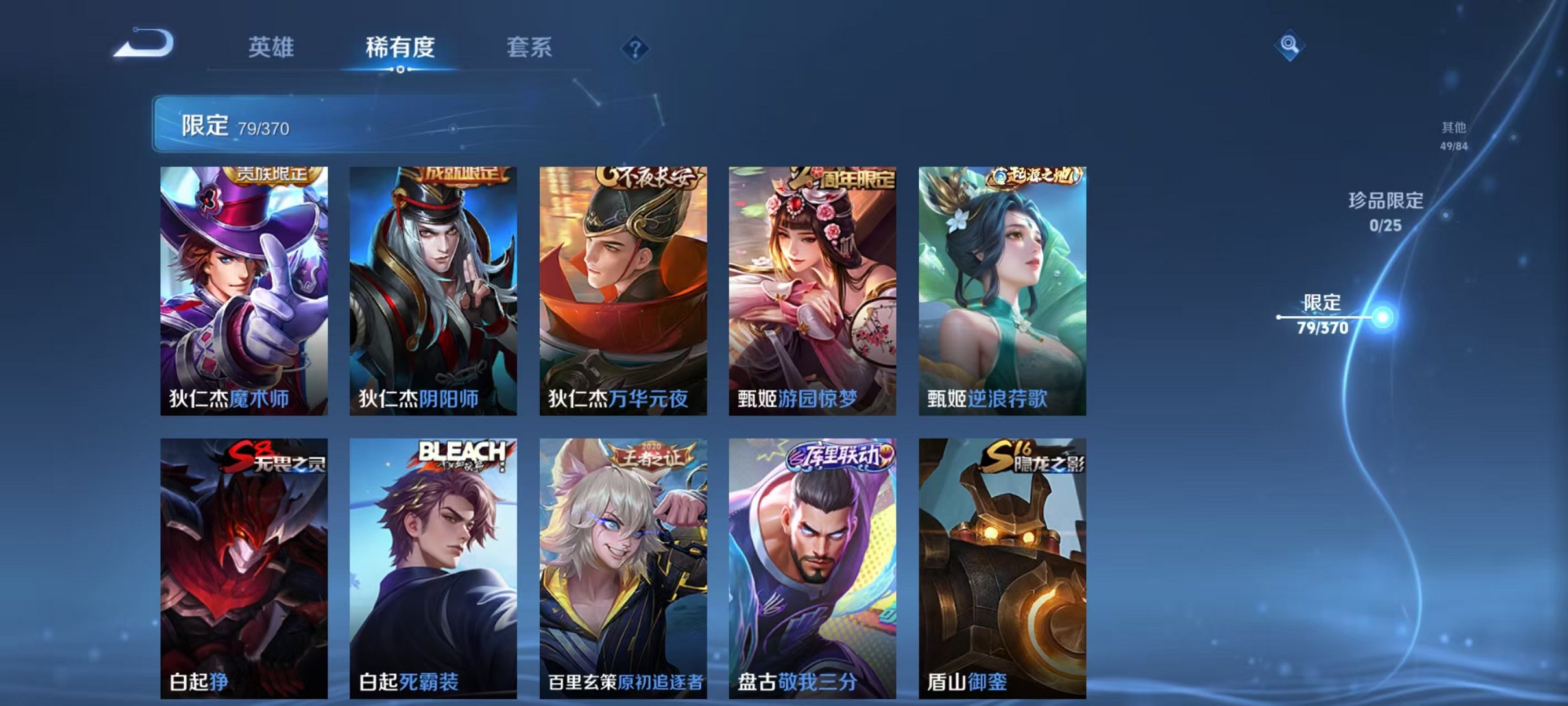Click the 不夜长安 badge on 狄仁杰万华元夜
The height and width of the screenshot is (706, 1568).
coord(650,175)
